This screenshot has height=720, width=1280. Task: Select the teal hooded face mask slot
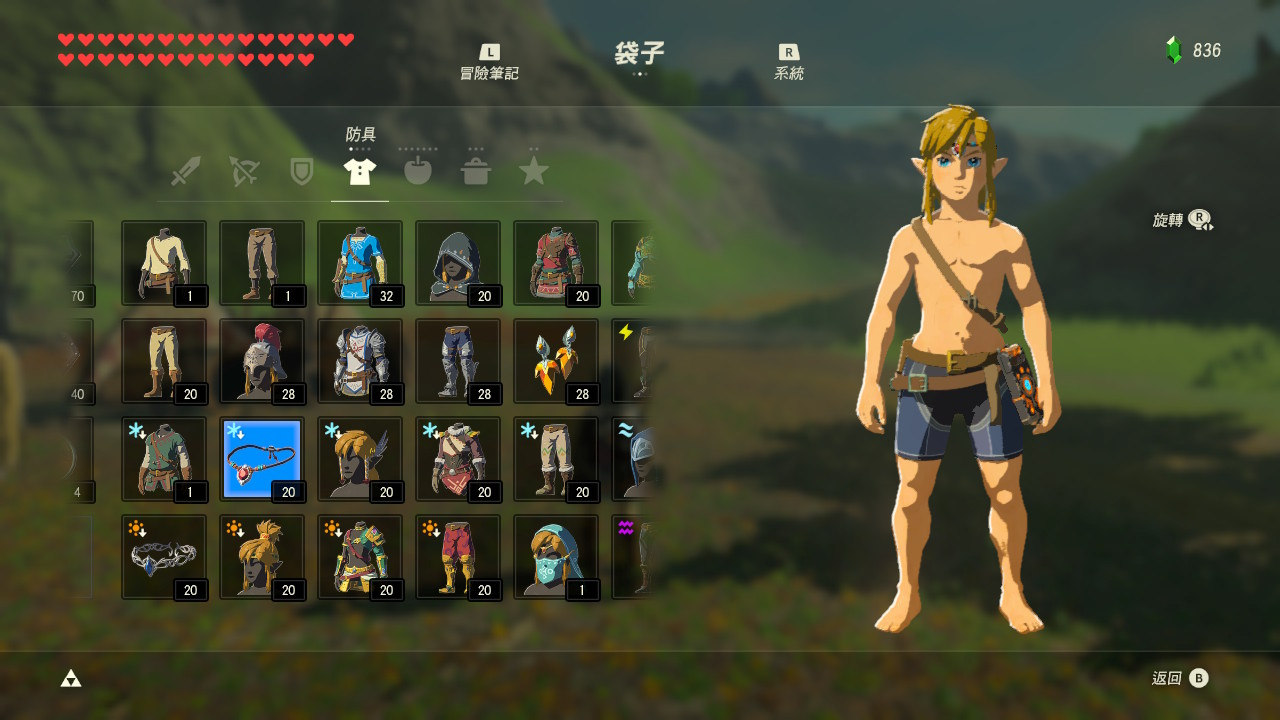pos(556,557)
